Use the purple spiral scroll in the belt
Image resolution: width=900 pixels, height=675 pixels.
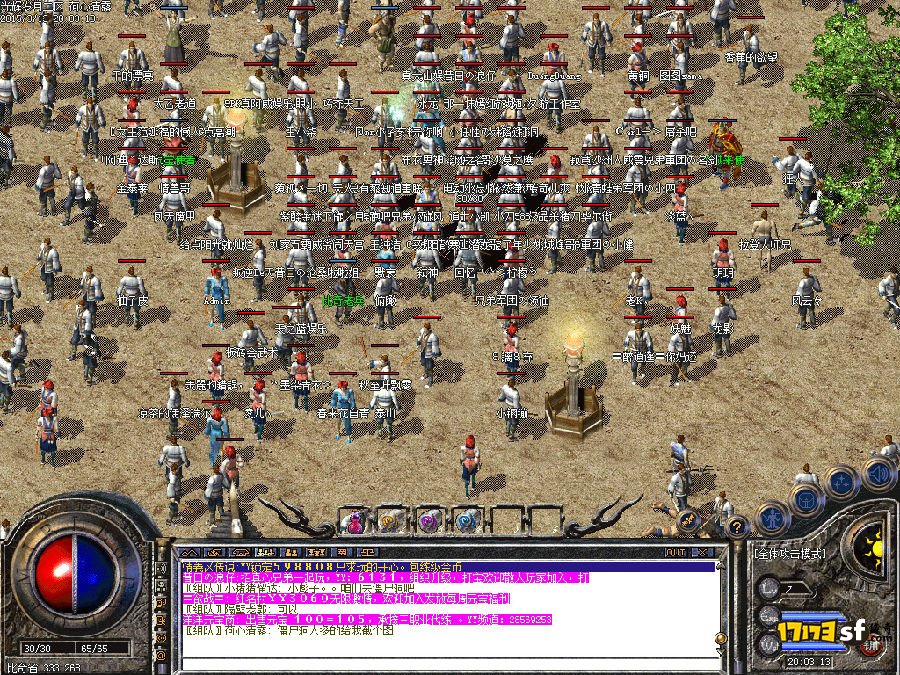pyautogui.click(x=428, y=520)
